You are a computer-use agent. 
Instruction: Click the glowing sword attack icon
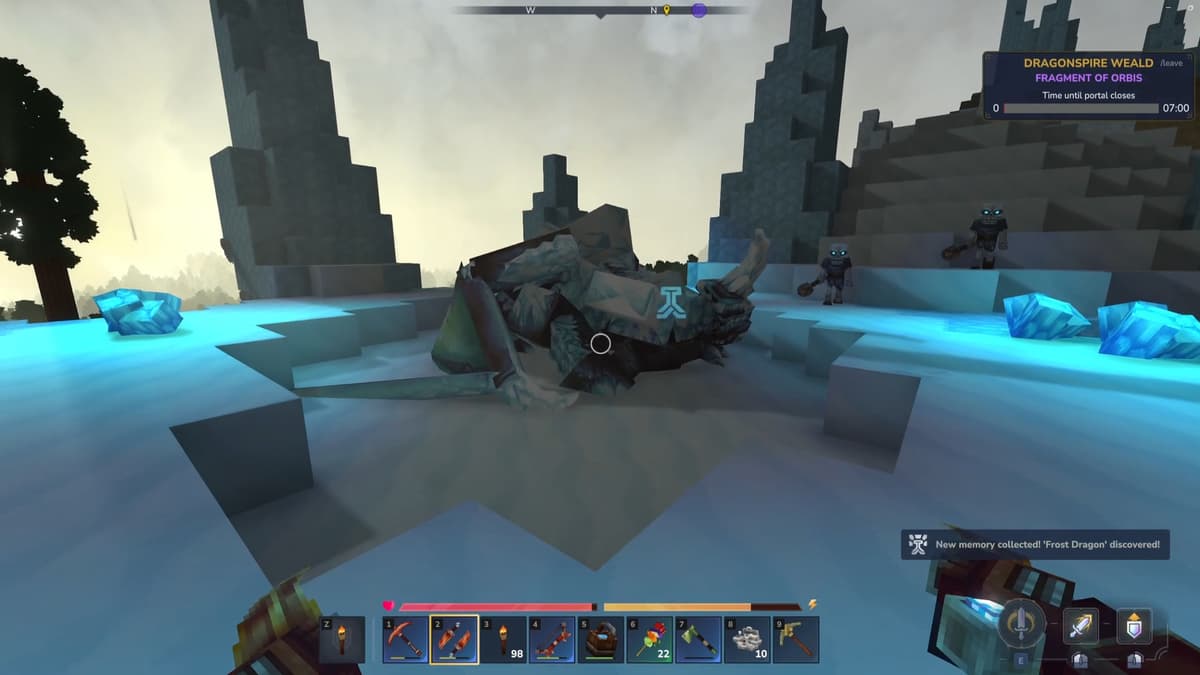point(1081,626)
